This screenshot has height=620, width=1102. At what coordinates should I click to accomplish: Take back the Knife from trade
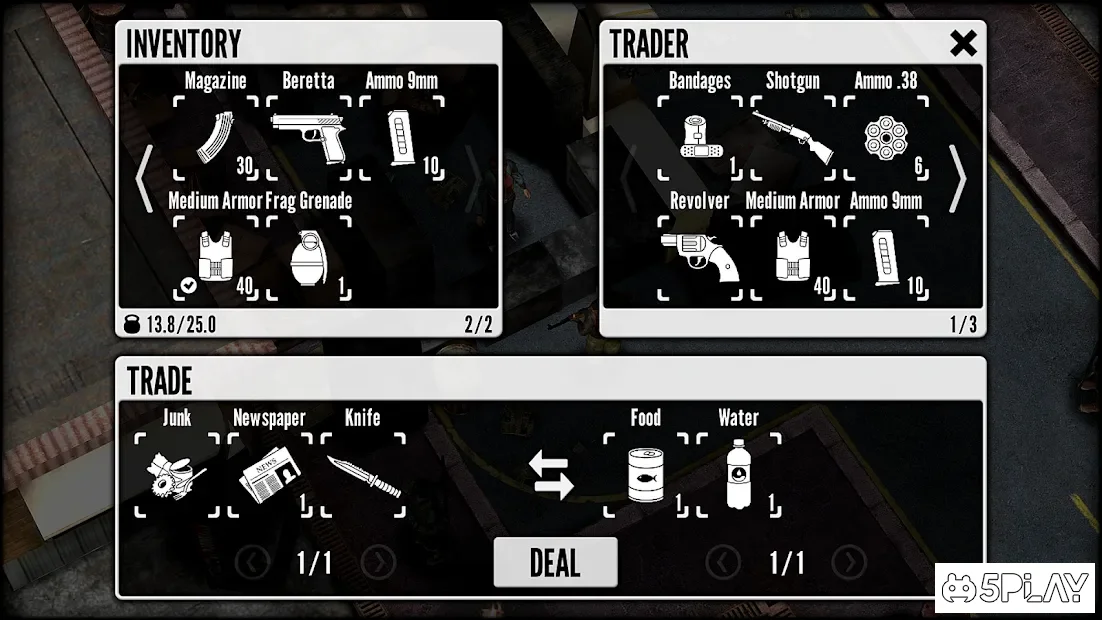pyautogui.click(x=363, y=475)
